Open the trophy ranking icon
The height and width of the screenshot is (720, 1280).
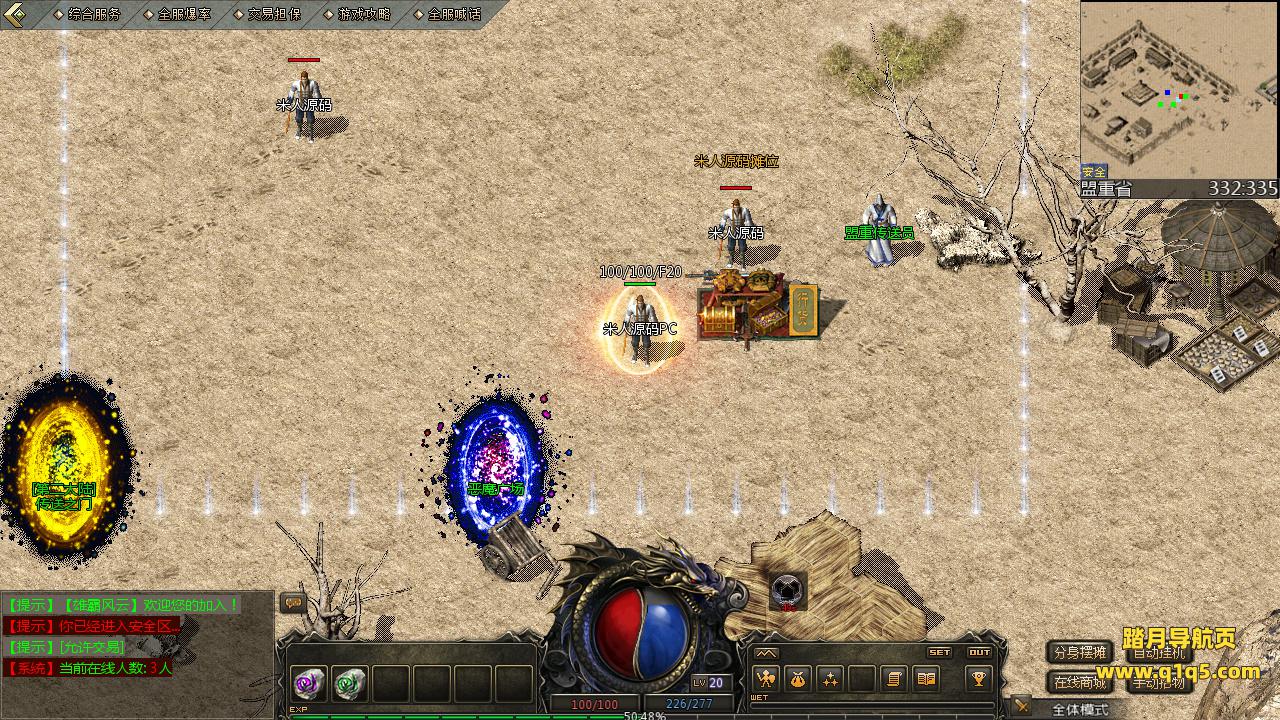(978, 679)
